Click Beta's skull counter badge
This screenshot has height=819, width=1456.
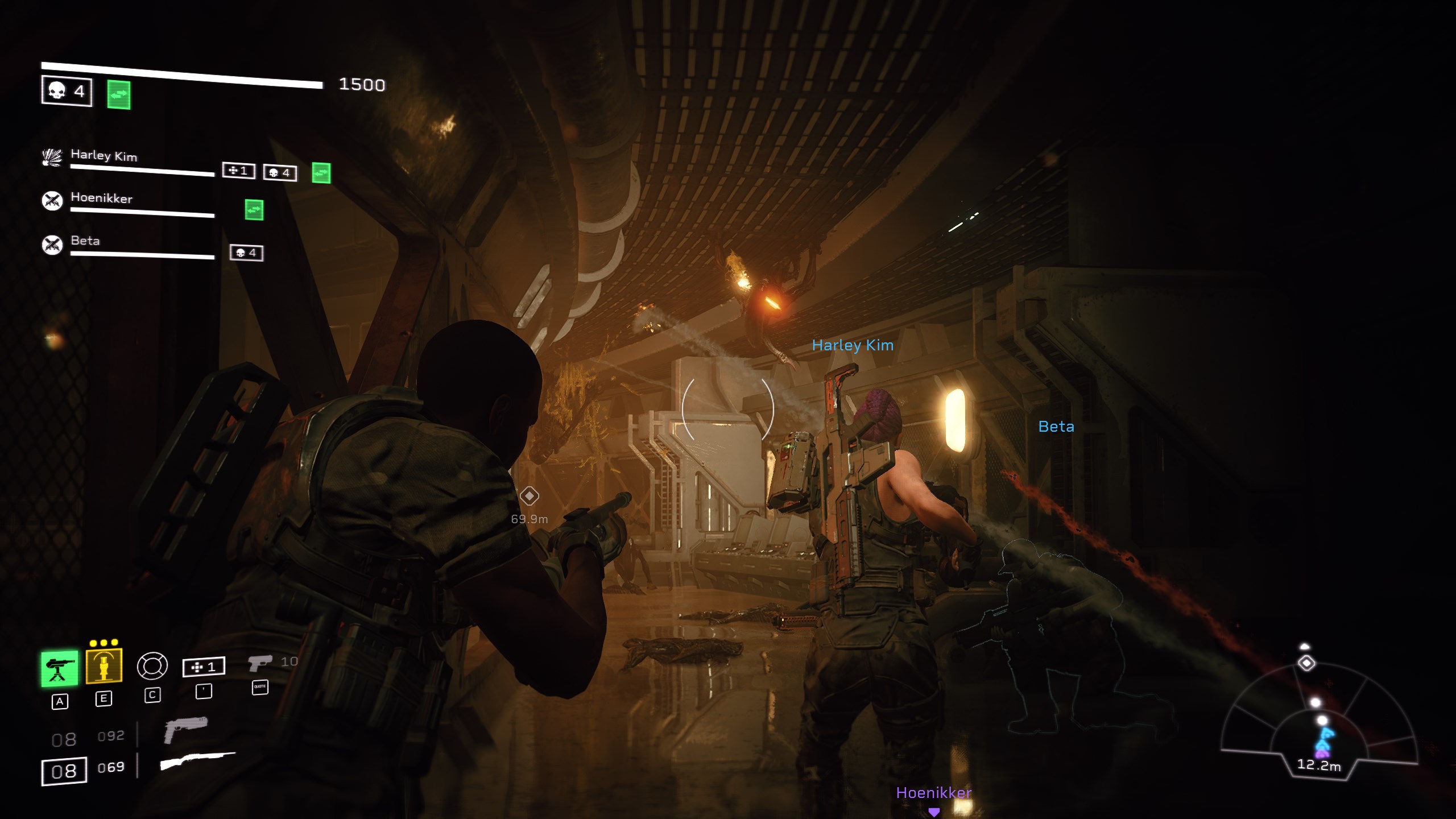246,253
